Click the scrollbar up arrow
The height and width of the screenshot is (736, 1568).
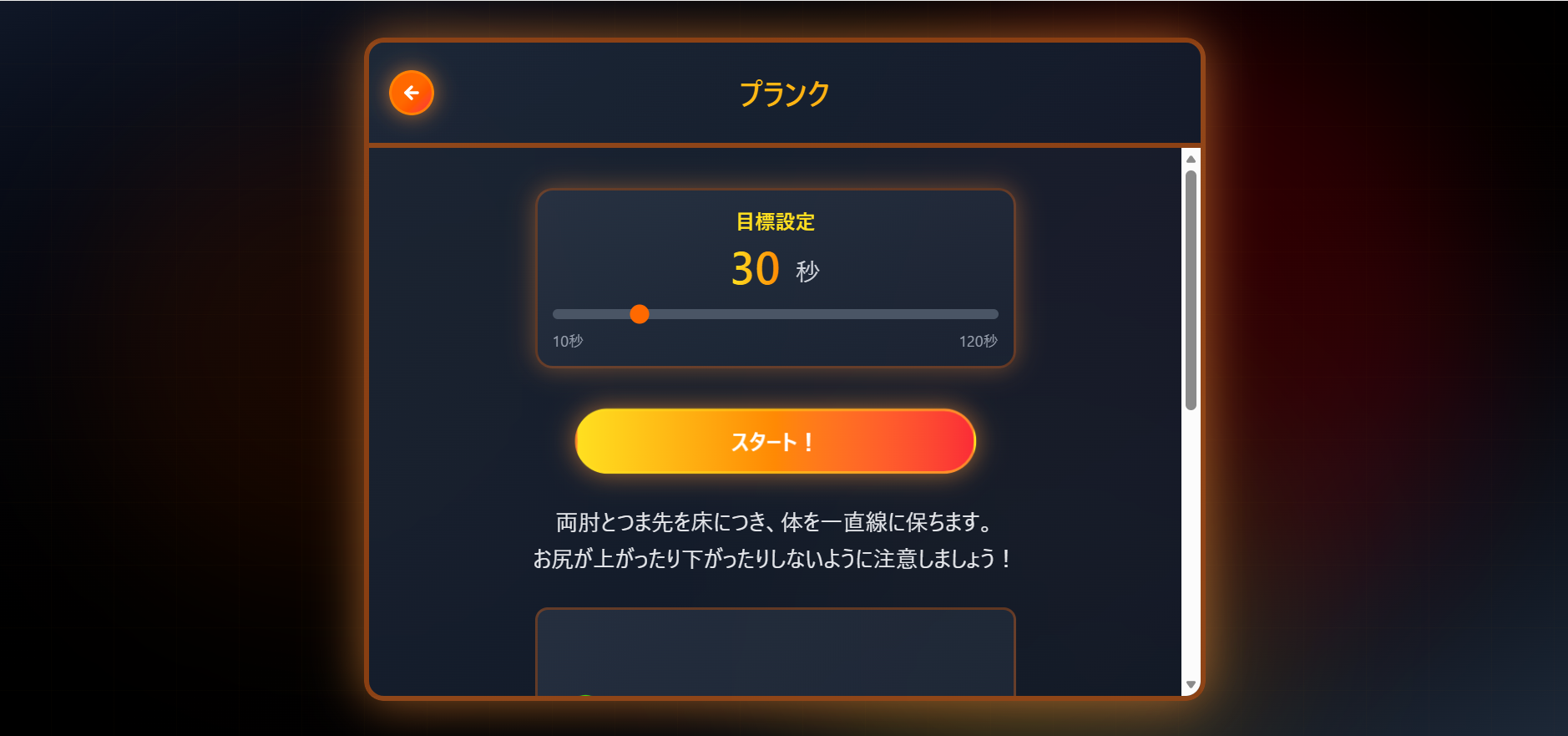pyautogui.click(x=1189, y=159)
